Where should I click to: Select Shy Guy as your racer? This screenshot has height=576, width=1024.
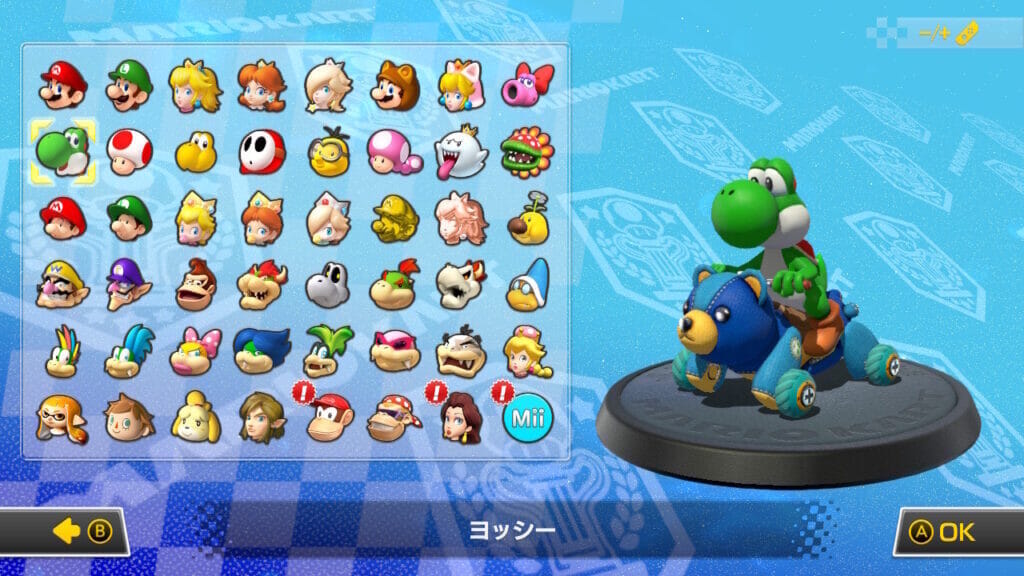[262, 152]
